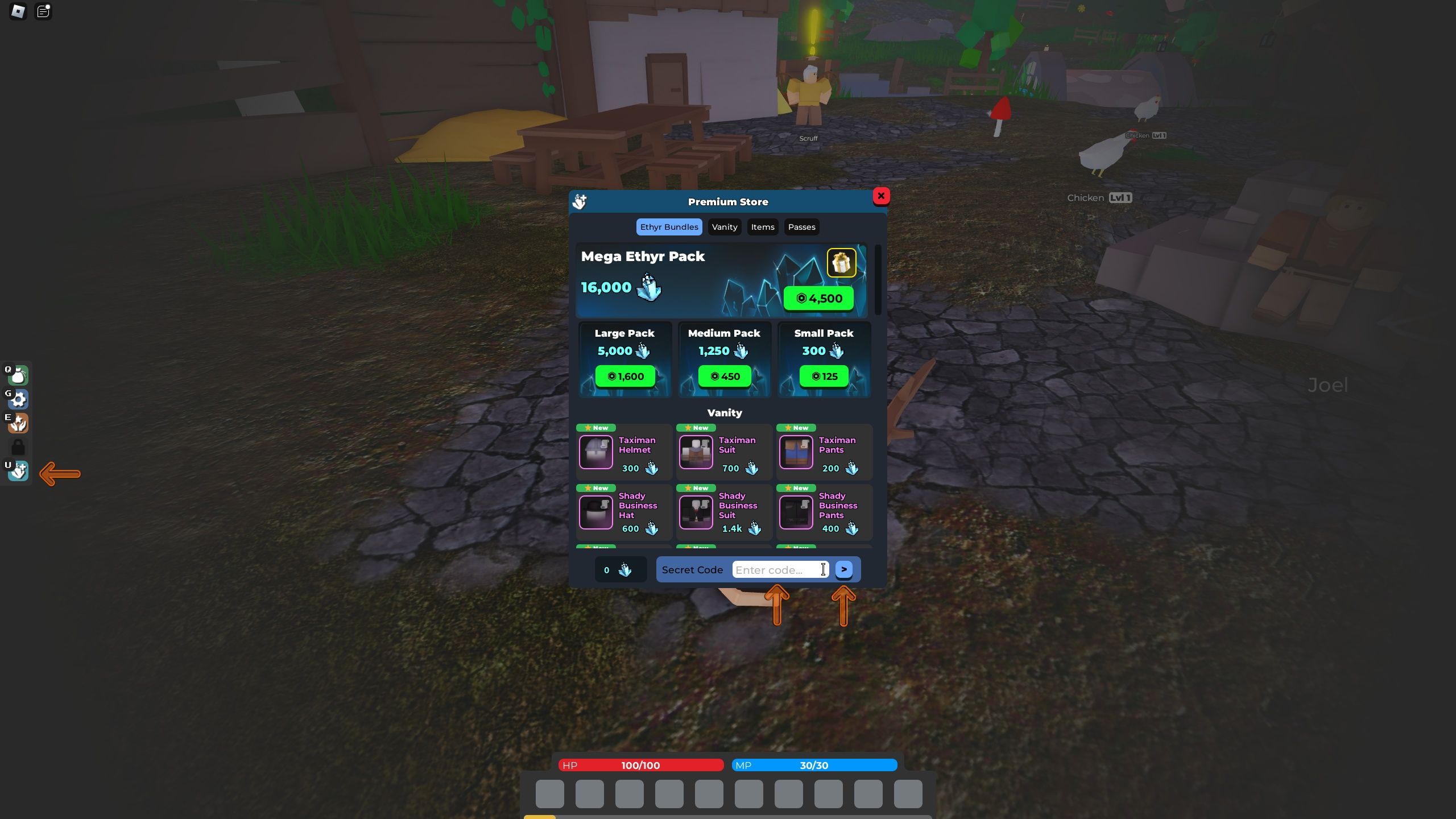Image resolution: width=1456 pixels, height=819 pixels.
Task: Switch to the Vanity tab
Action: tap(724, 227)
